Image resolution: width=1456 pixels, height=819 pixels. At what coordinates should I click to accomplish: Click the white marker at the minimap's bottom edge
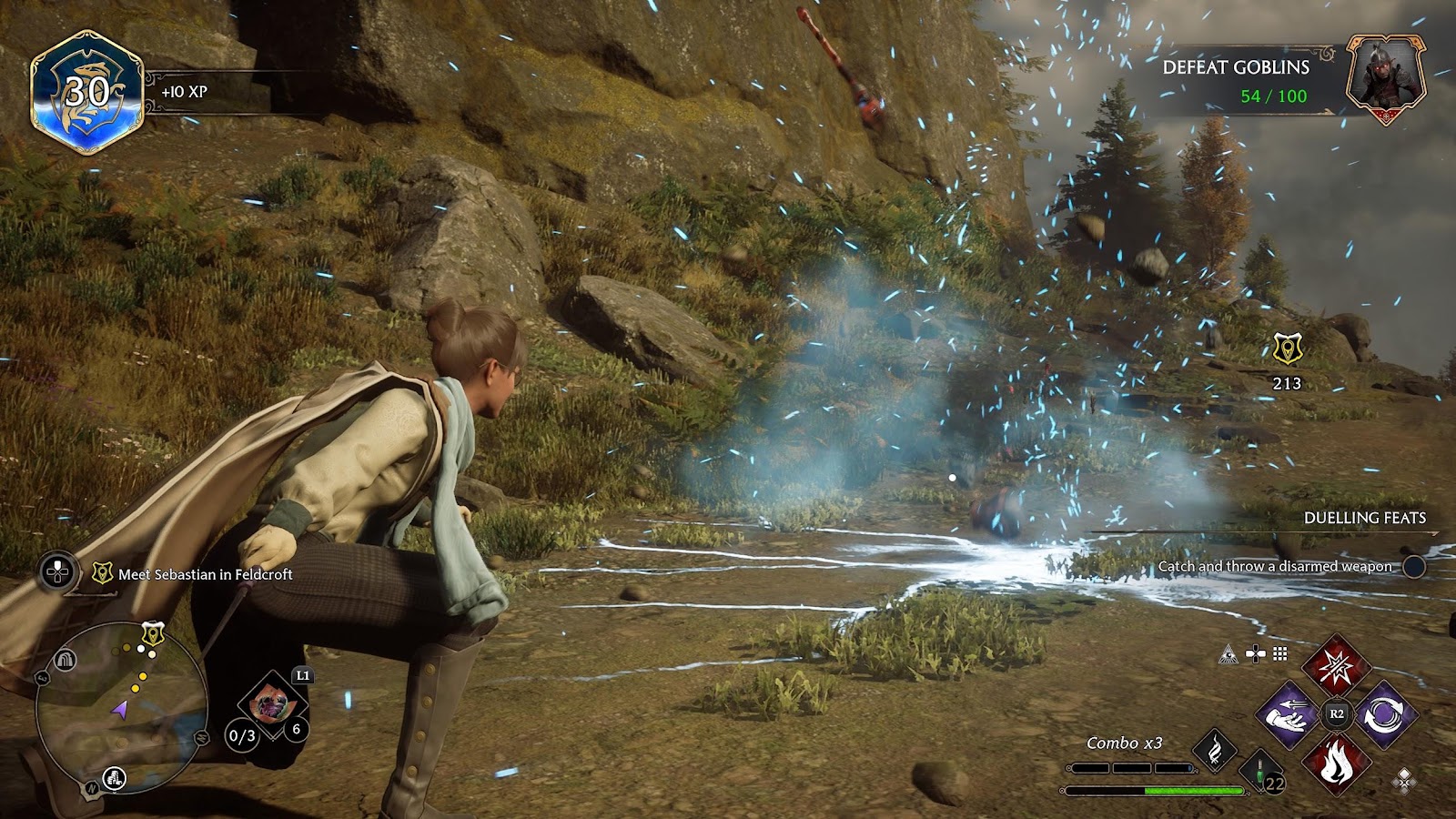(x=114, y=777)
